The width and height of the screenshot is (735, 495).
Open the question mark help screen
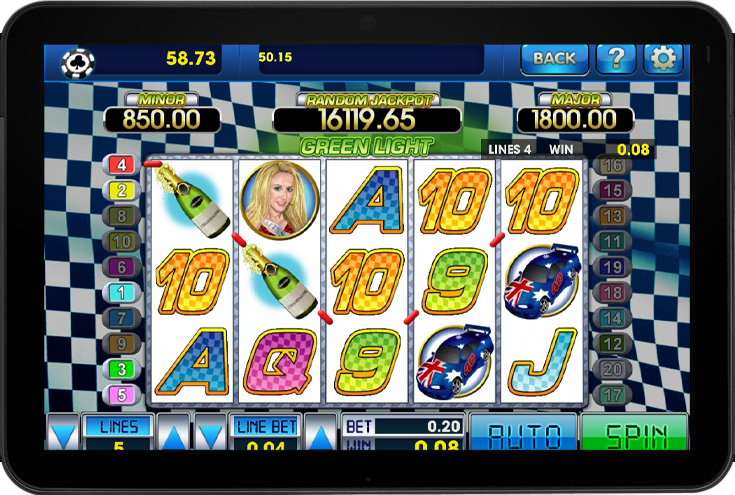tap(615, 58)
